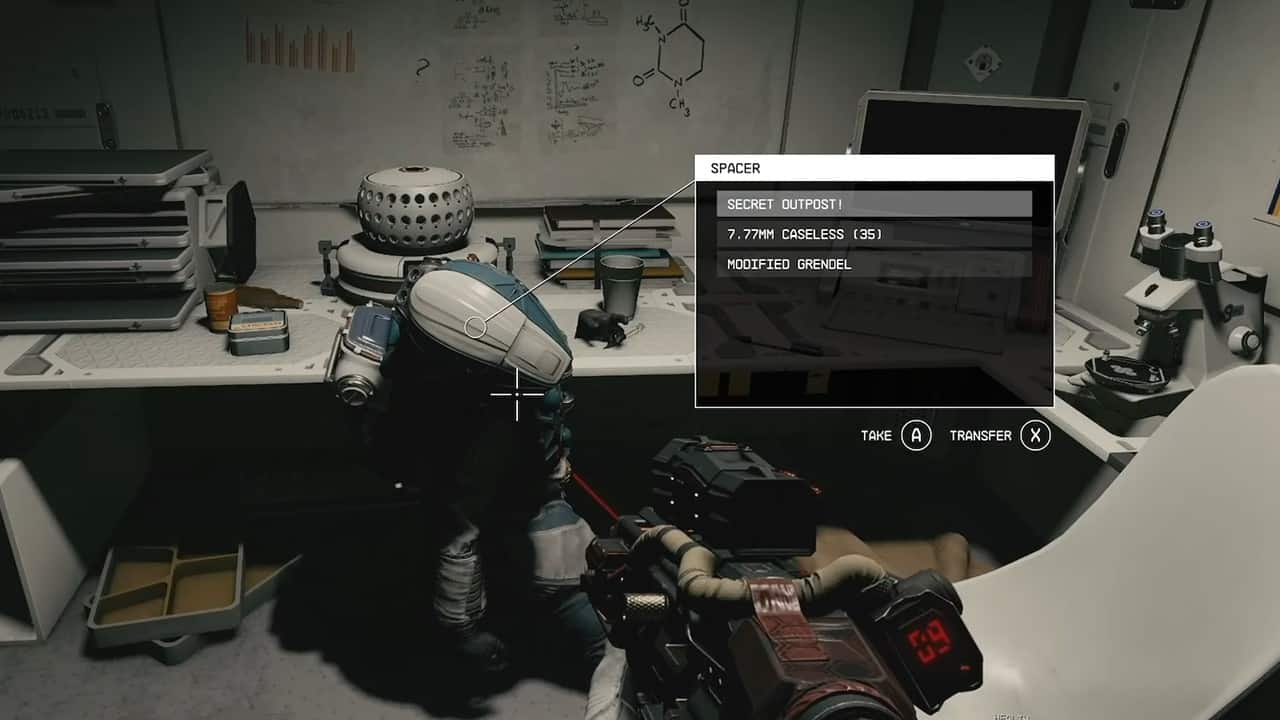Select the Secret Outpost! loot entry
The height and width of the screenshot is (720, 1280).
point(873,204)
